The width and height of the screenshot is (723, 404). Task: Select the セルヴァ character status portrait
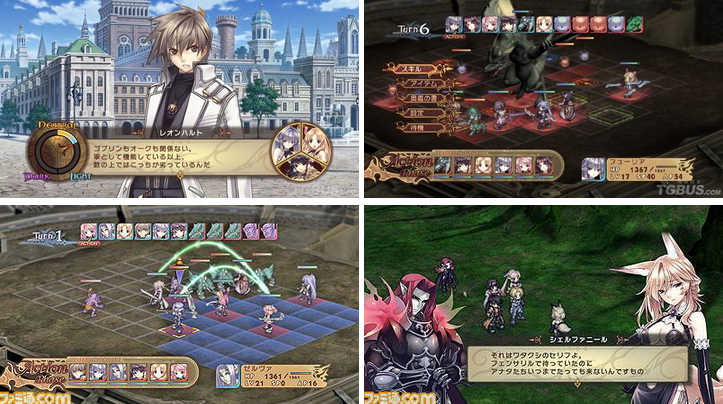[x=227, y=374]
